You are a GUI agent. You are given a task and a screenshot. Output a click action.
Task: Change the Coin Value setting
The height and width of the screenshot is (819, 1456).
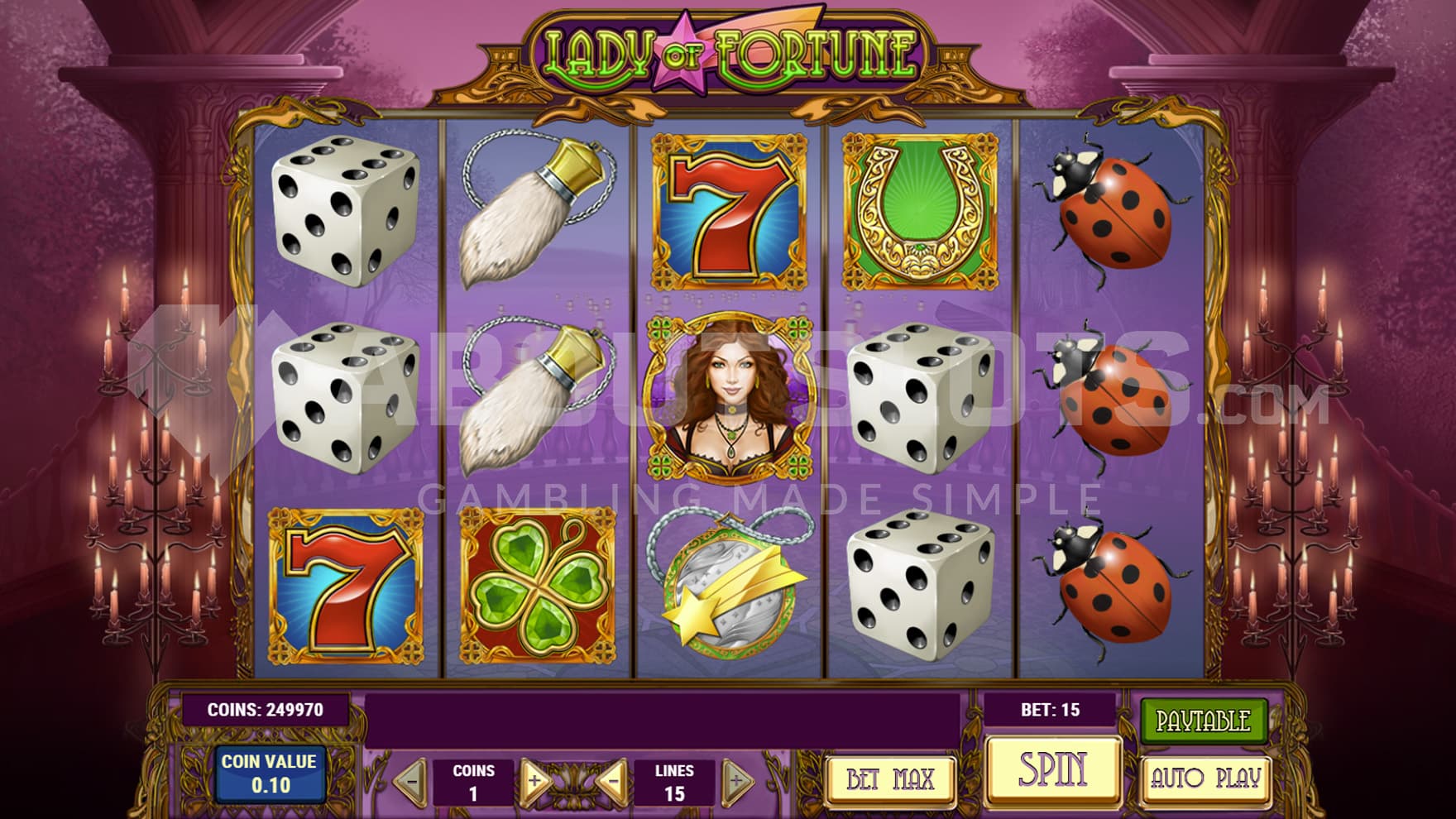coord(269,773)
